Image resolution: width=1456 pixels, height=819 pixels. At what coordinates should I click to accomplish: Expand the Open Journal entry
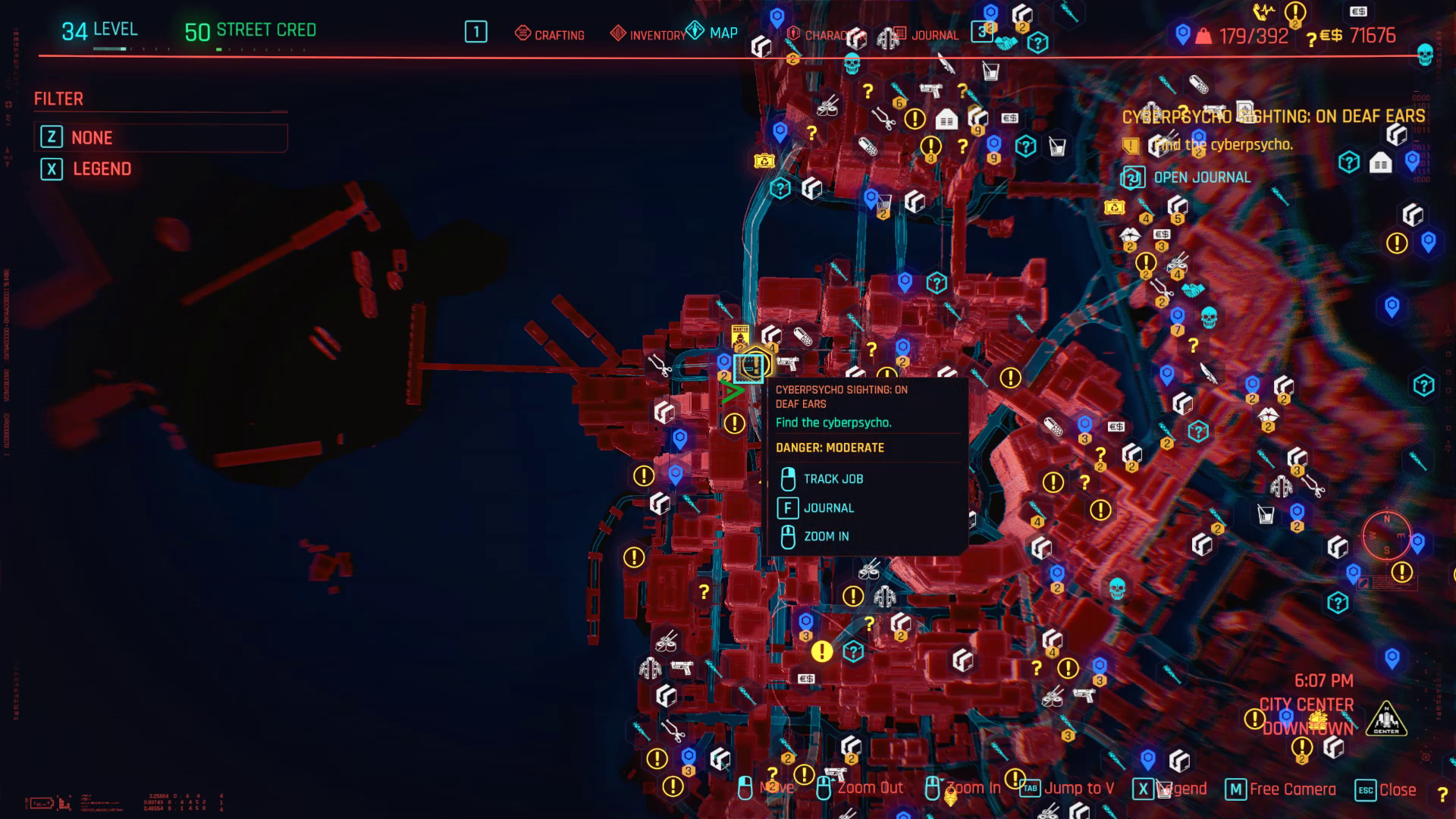pyautogui.click(x=1201, y=177)
